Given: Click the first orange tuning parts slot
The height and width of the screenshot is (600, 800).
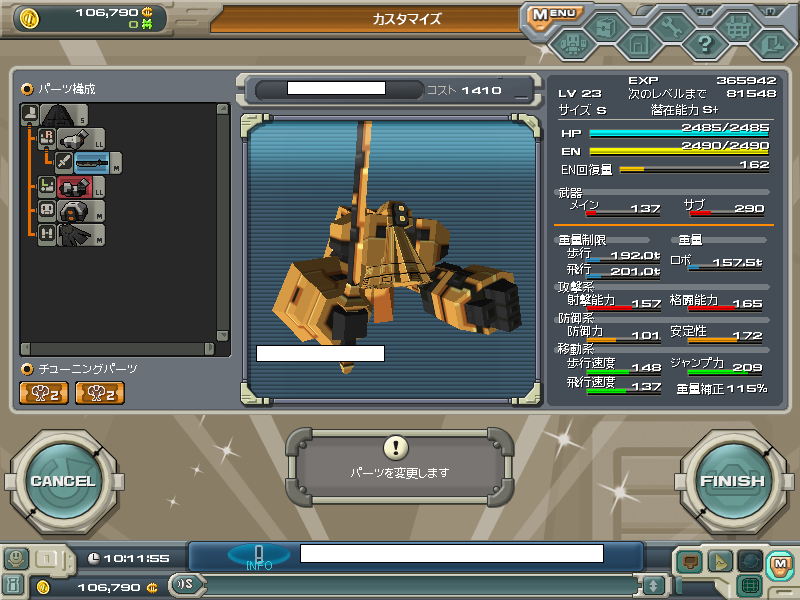Looking at the screenshot, I should click(43, 393).
